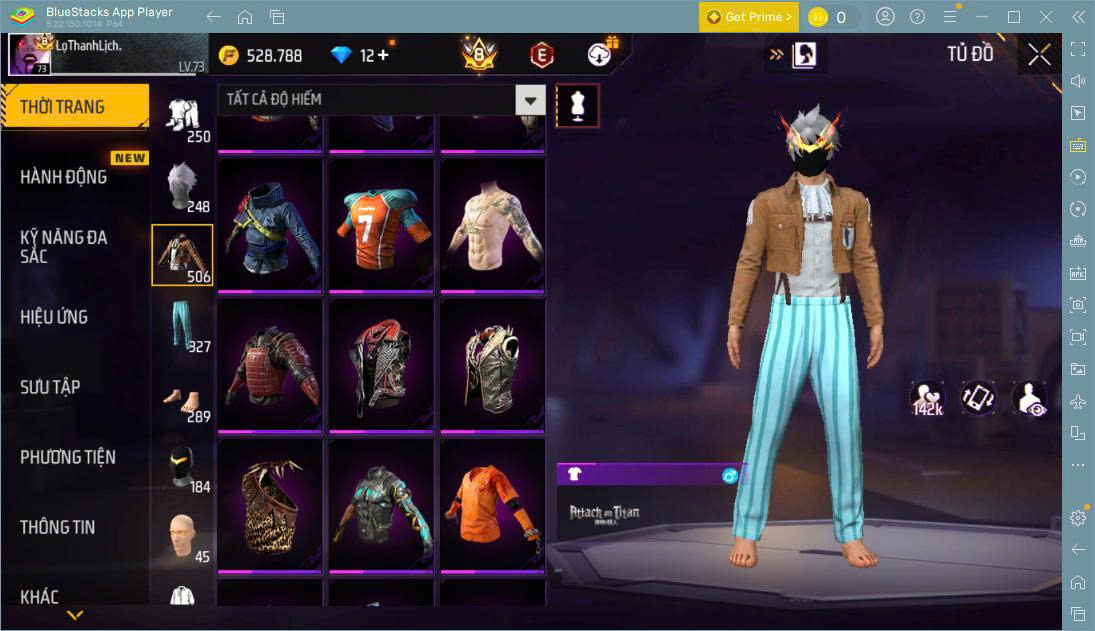Choose the tattooed bare chest top

(493, 226)
